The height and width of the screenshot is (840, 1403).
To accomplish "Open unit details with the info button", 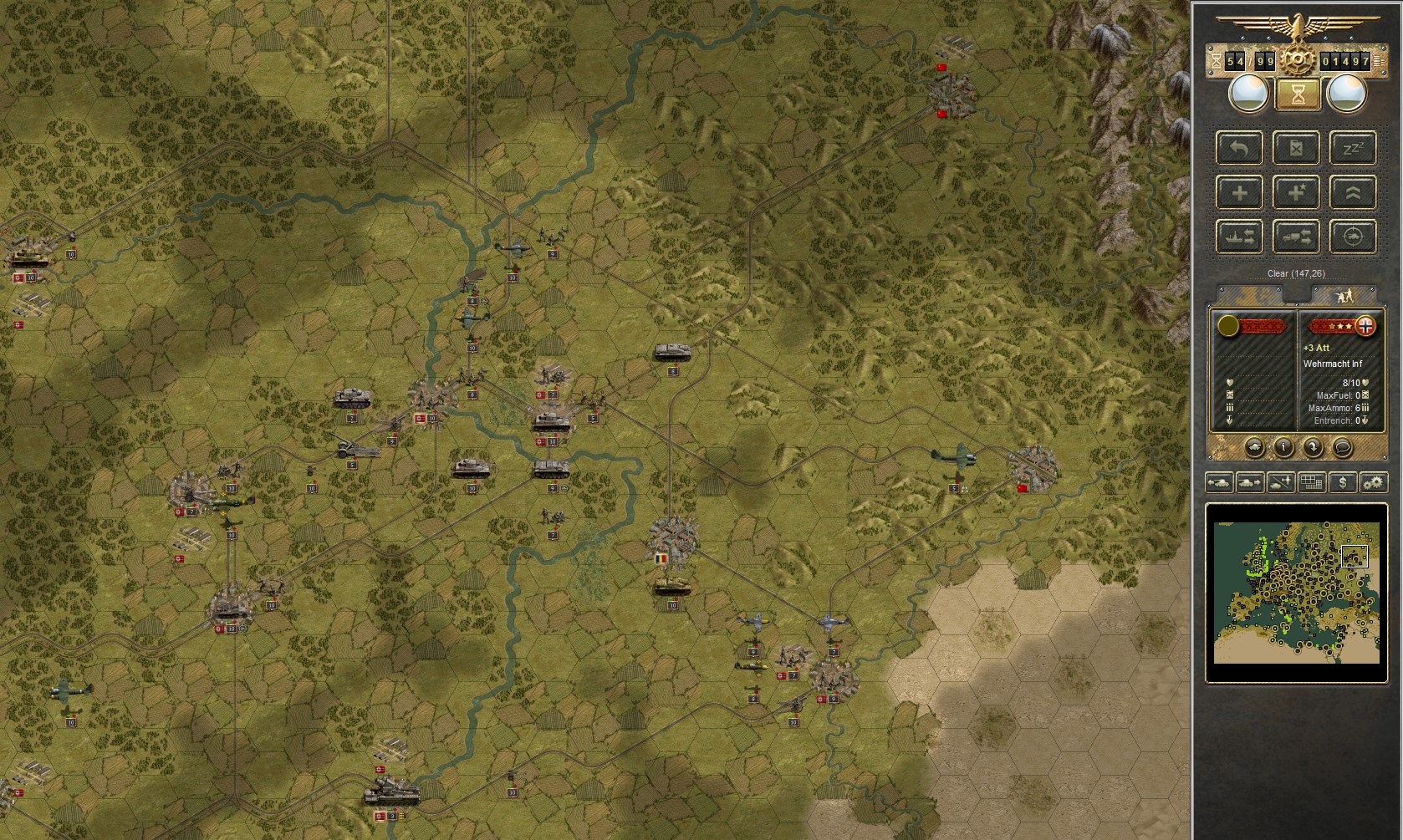I will click(x=1283, y=447).
